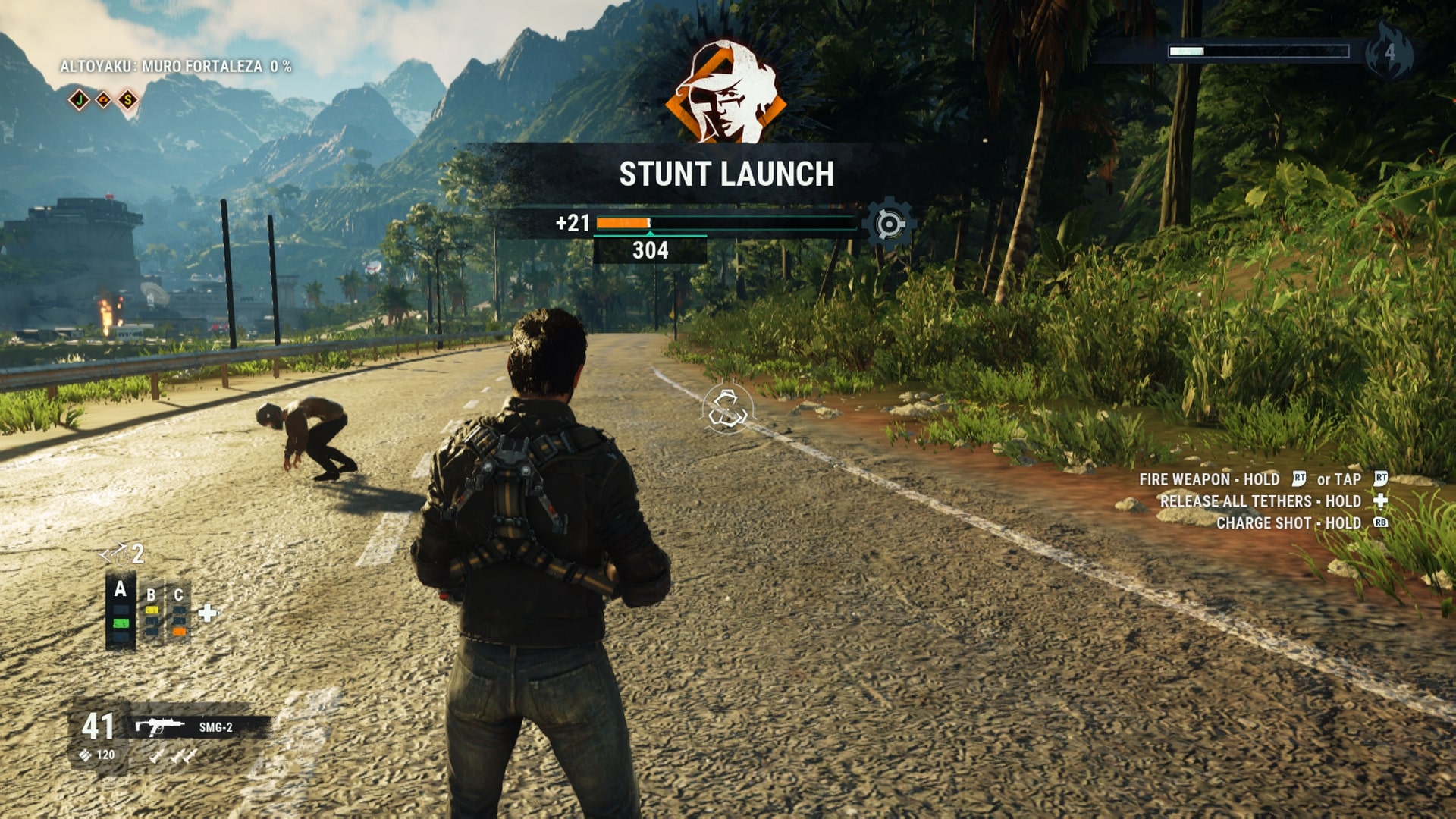This screenshot has height=819, width=1456.
Task: Switch to tether loadout B
Action: tap(152, 613)
